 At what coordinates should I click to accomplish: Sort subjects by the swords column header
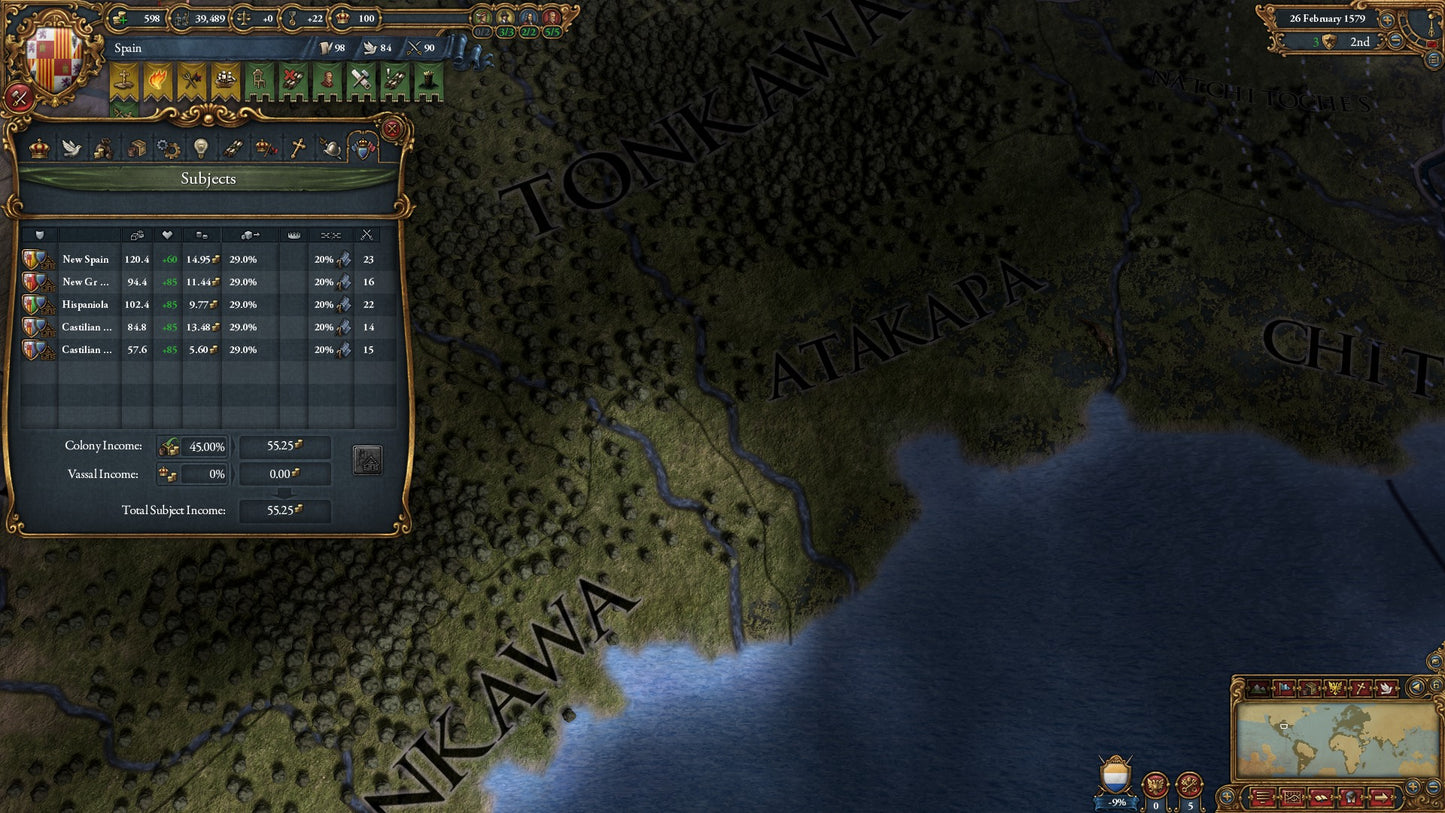[x=367, y=235]
